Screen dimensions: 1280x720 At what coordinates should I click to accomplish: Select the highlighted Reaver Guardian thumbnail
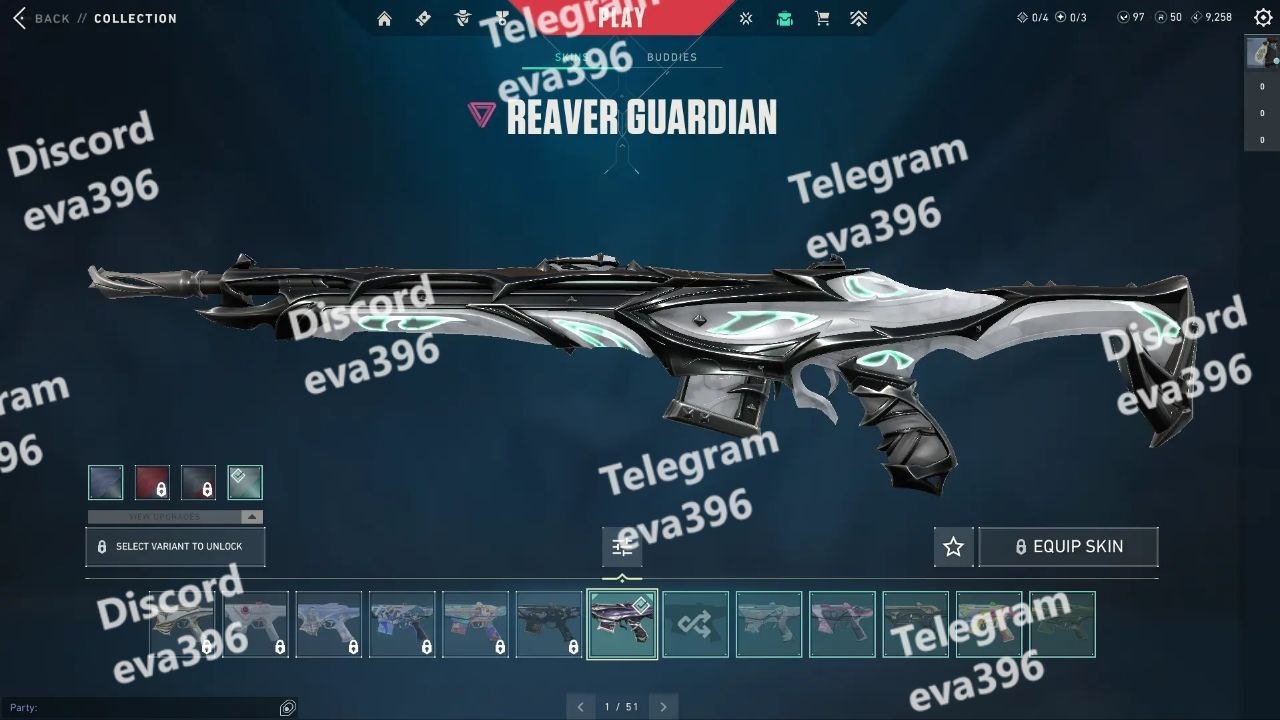coord(622,625)
